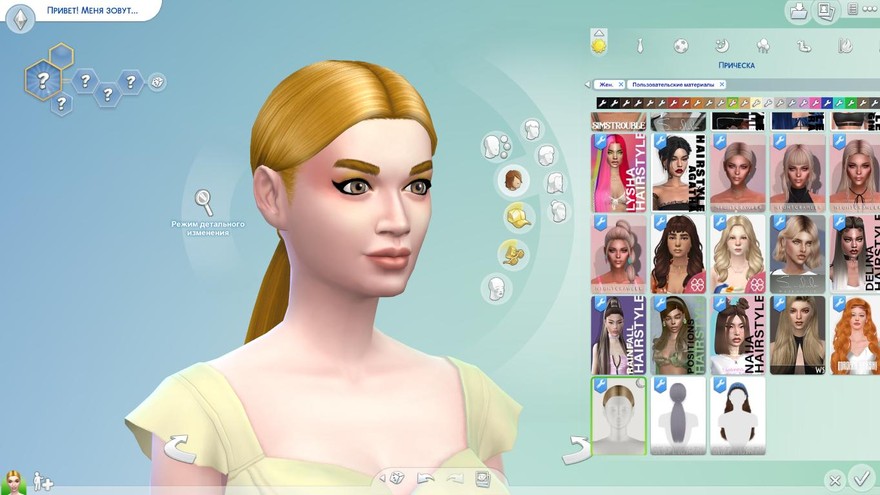Viewport: 880px width, 495px height.
Task: Cancel with the X button at bottom right
Action: tap(834, 480)
